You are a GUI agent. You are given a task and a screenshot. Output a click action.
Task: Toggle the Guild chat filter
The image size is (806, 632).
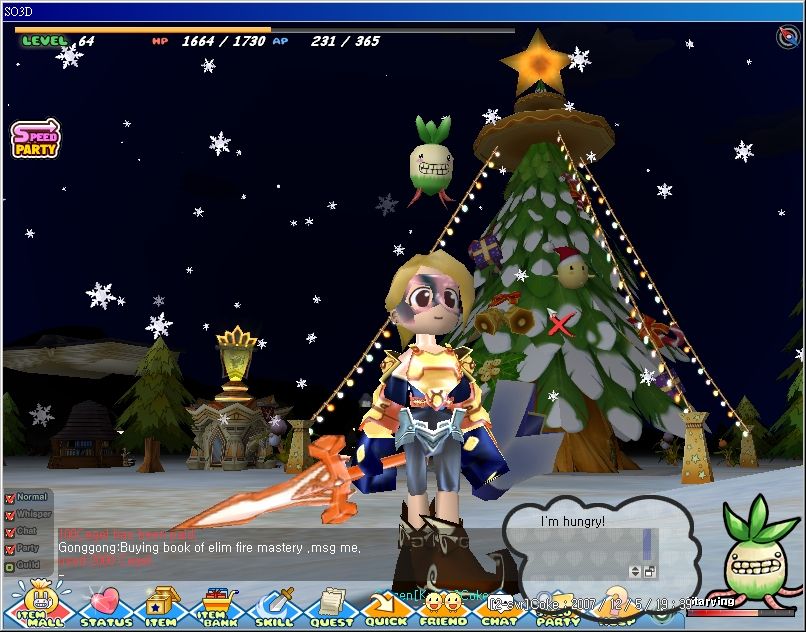click(10, 565)
